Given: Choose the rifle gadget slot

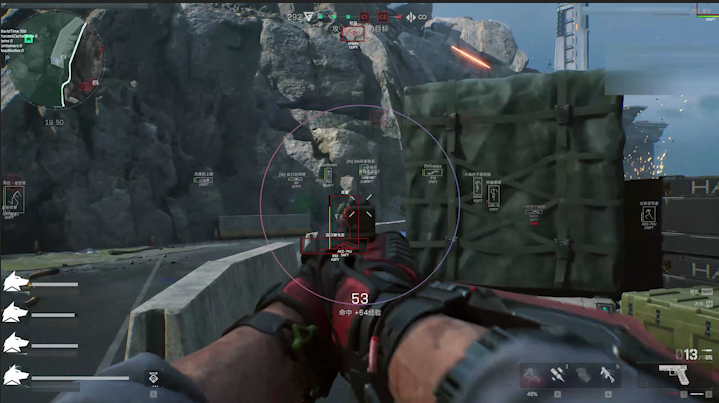Looking at the screenshot, I should (x=608, y=374).
